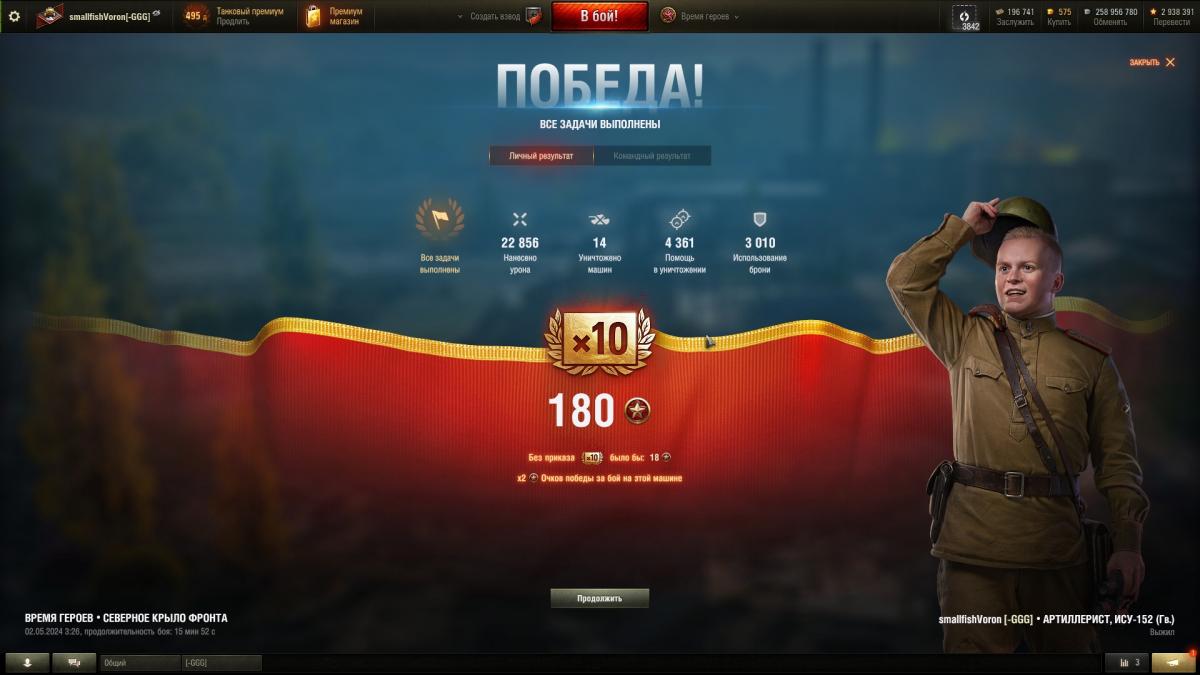
Task: Open the notifications megaphone button
Action: coord(1172,662)
